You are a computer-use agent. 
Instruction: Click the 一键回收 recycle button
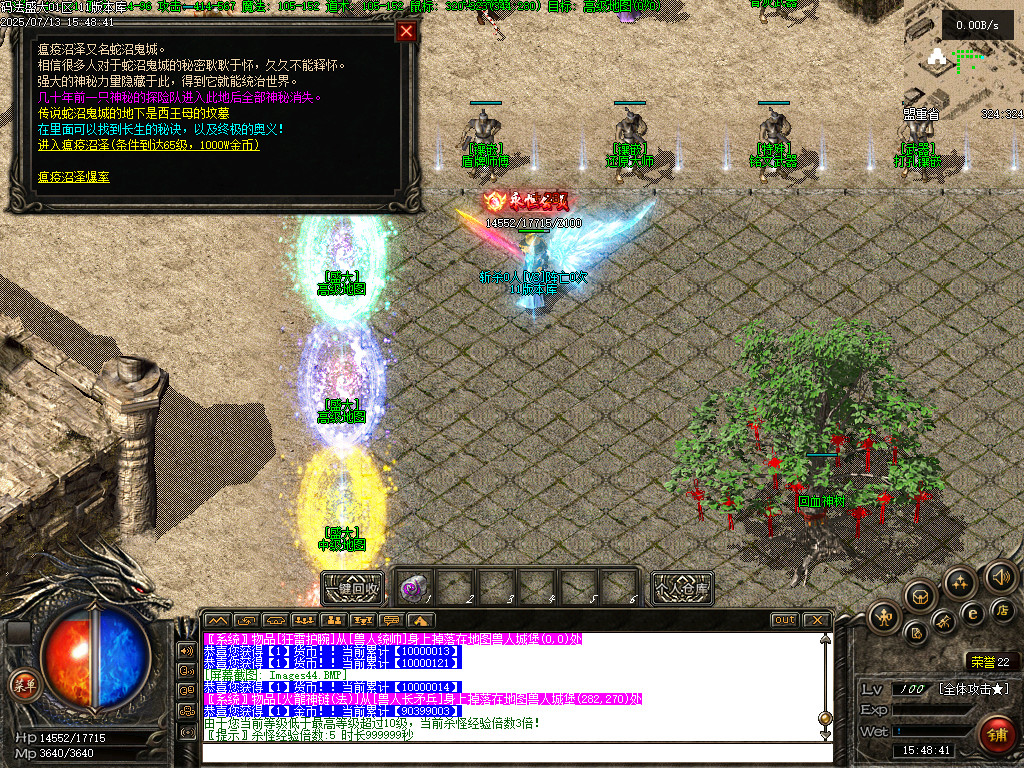click(x=352, y=588)
